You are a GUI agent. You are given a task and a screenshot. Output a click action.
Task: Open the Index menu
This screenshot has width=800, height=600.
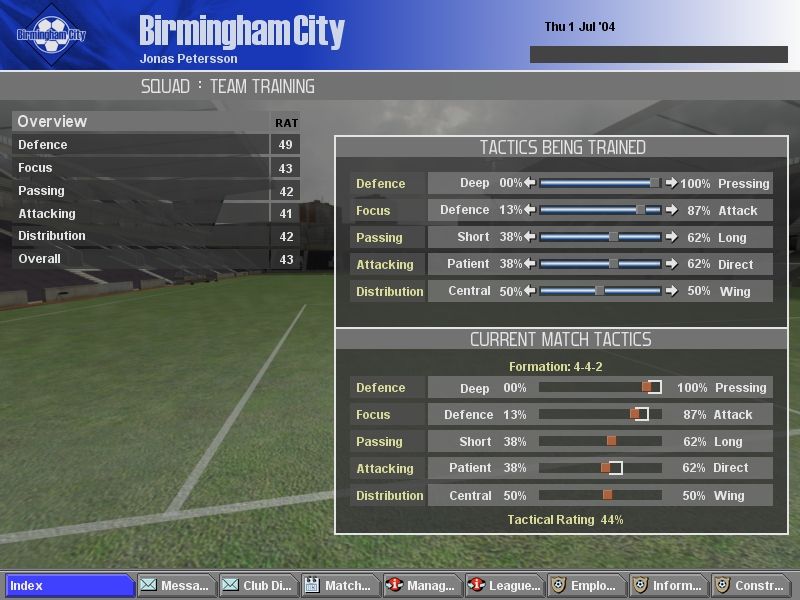pos(69,586)
